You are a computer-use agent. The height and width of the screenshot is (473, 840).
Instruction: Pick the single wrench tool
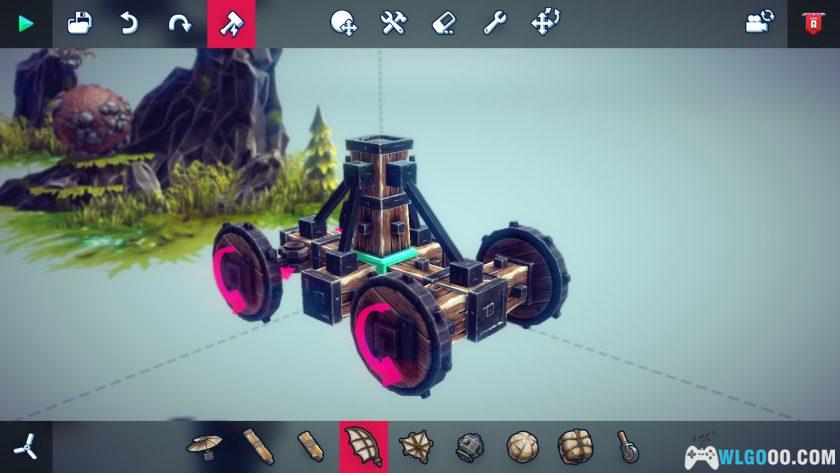[x=494, y=23]
